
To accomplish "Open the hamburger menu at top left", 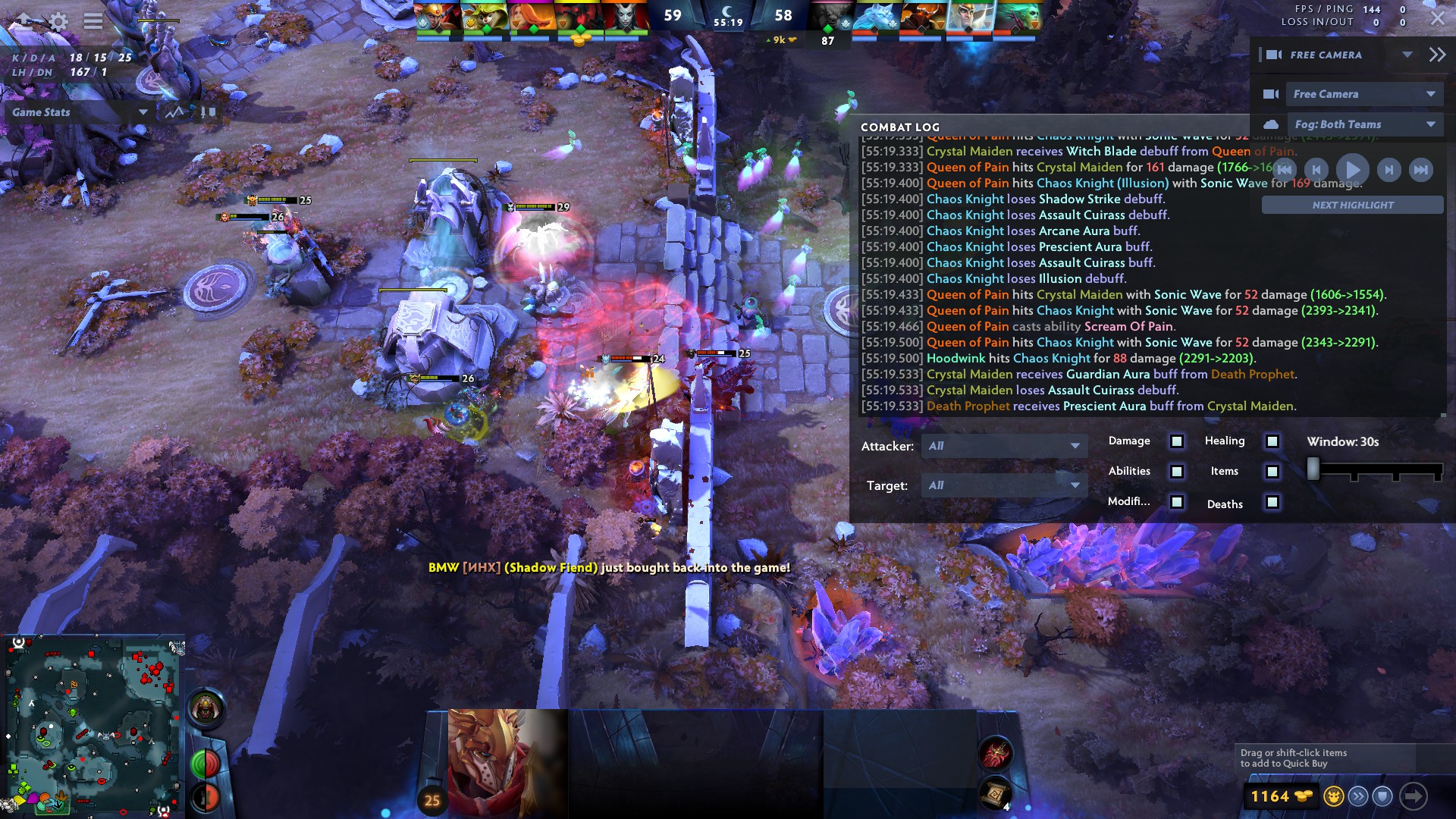I will pos(93,21).
